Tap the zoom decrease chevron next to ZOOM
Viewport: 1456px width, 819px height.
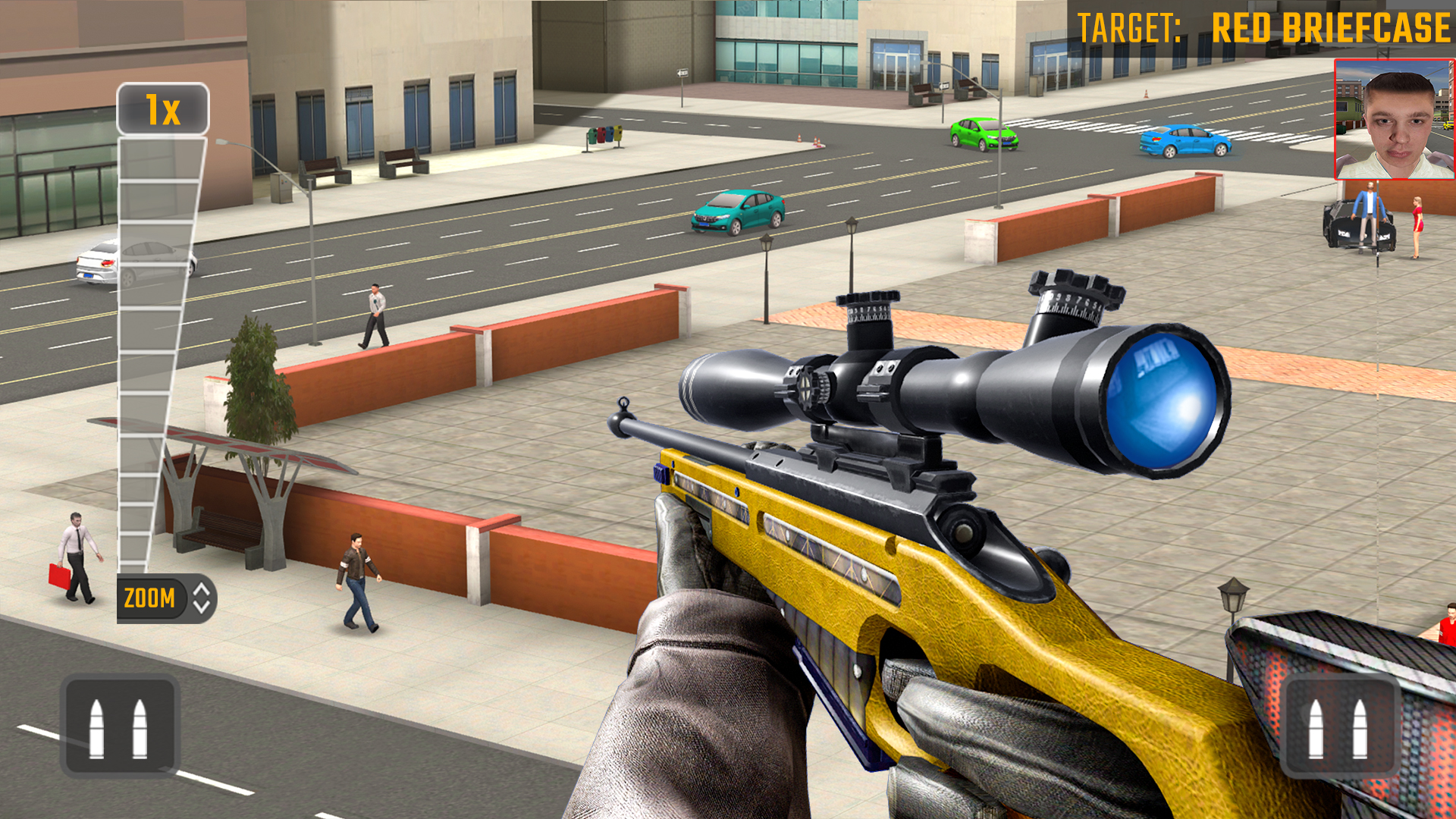pyautogui.click(x=203, y=605)
